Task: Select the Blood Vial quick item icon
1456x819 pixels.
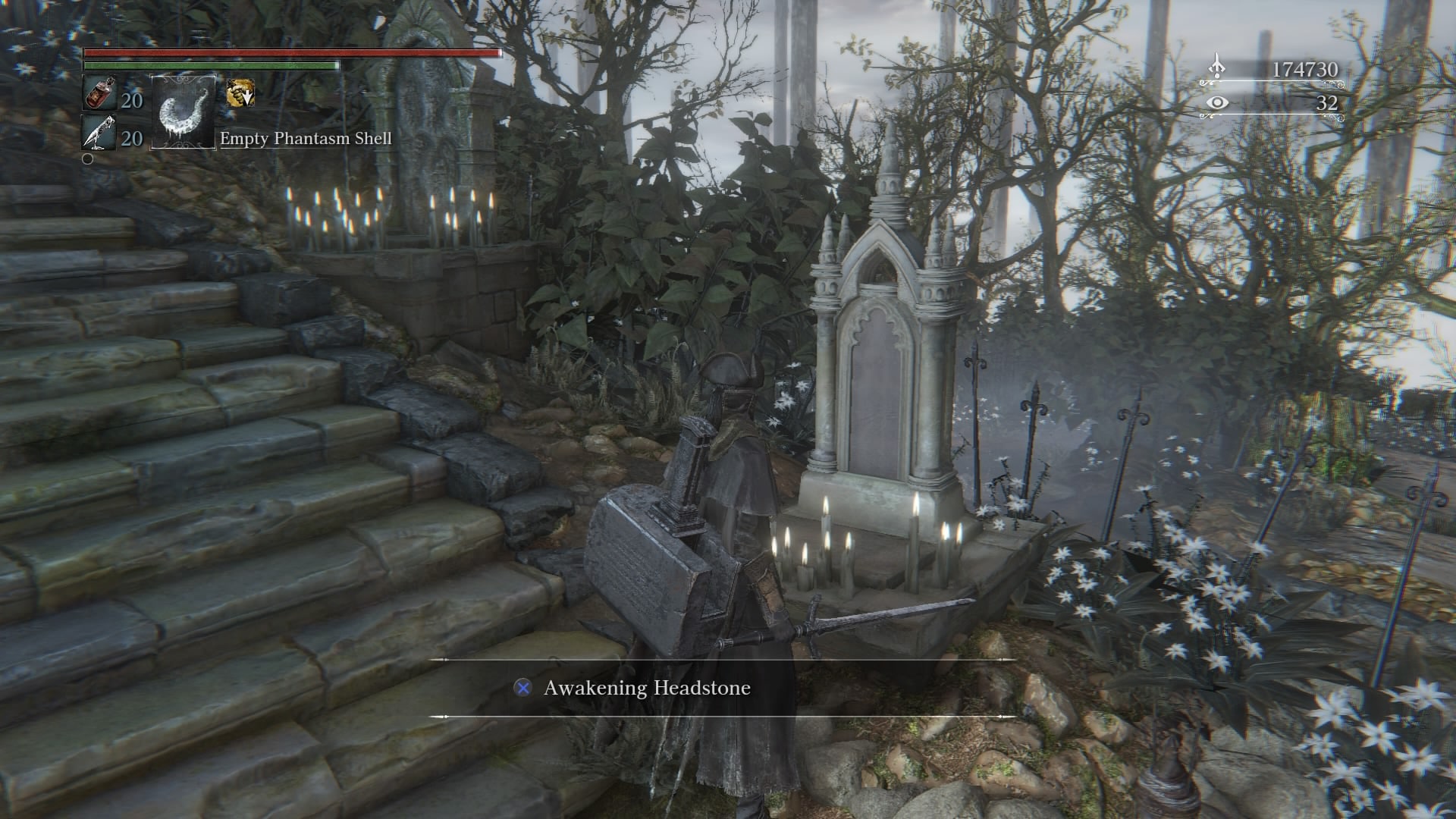Action: pyautogui.click(x=99, y=94)
